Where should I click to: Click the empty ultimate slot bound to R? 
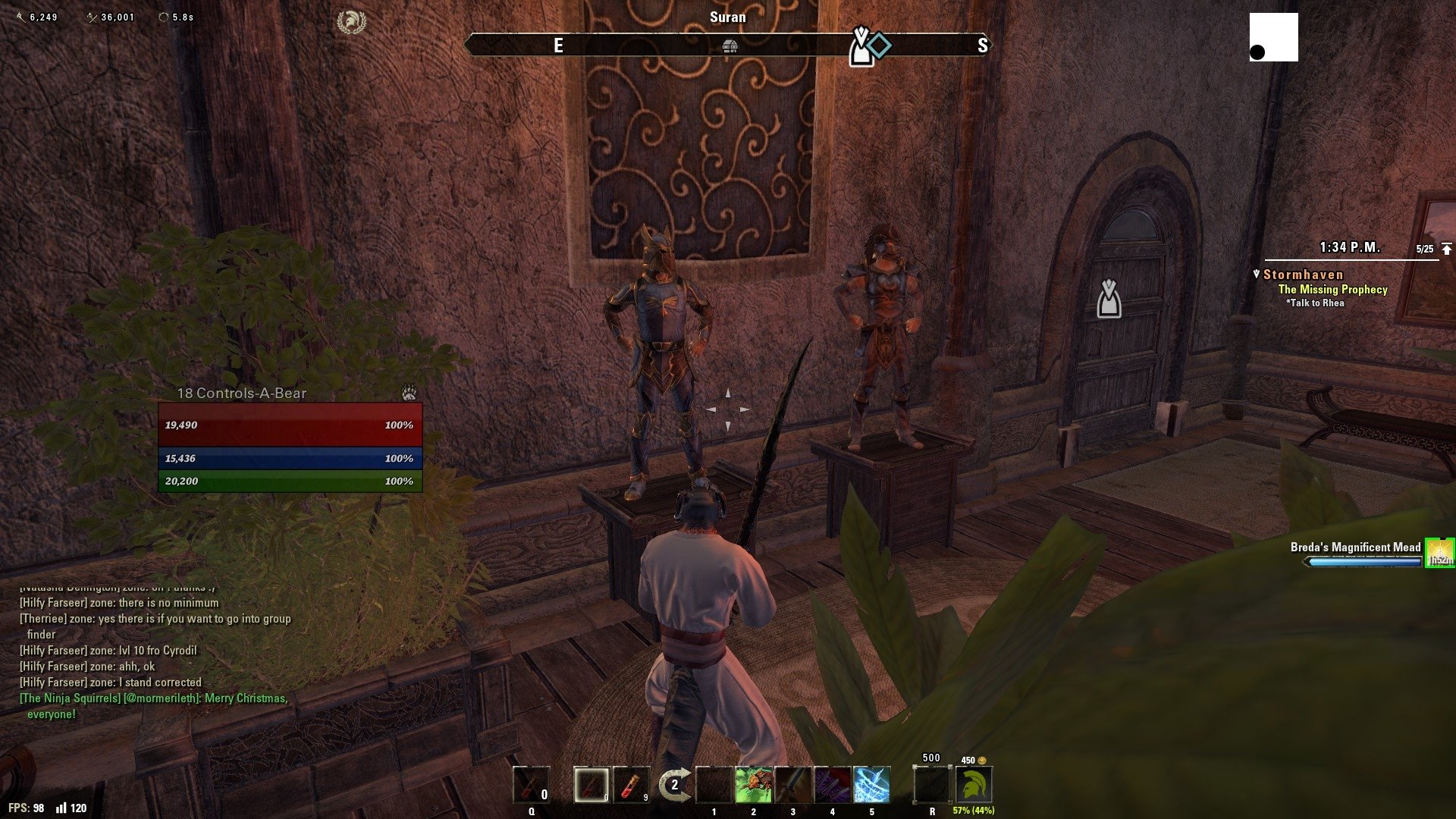931,785
